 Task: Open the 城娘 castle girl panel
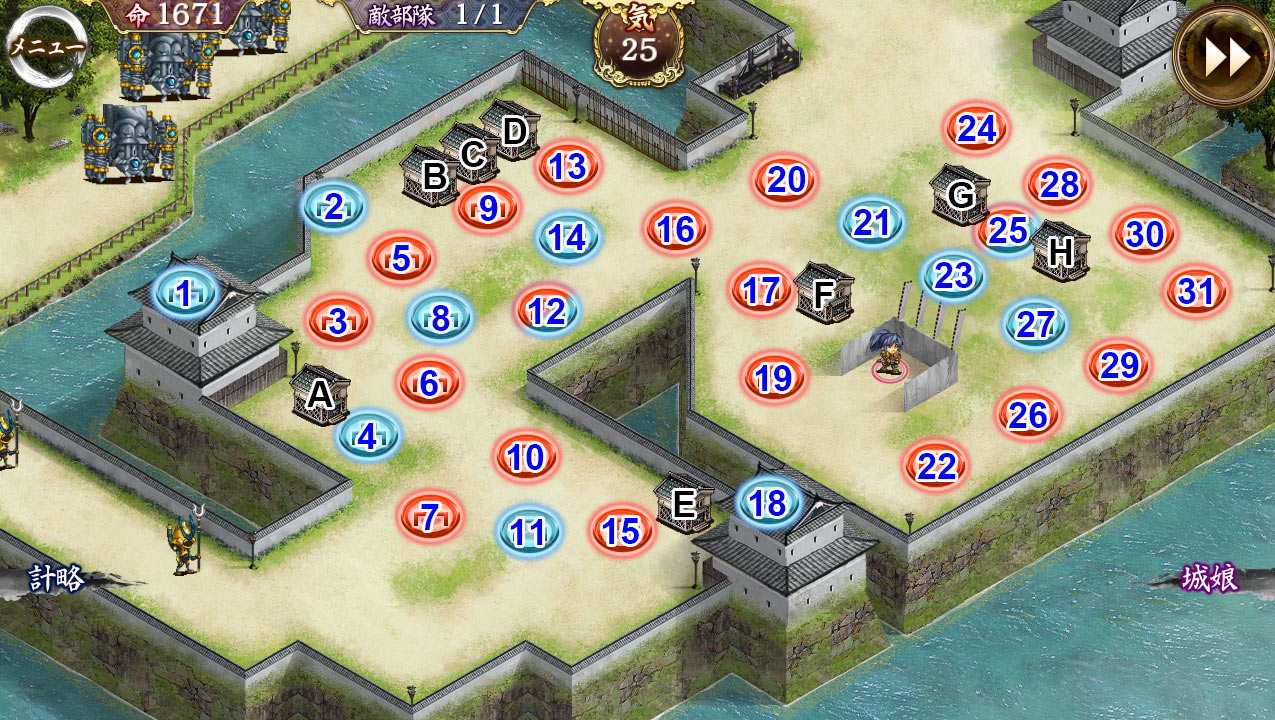(1210, 578)
